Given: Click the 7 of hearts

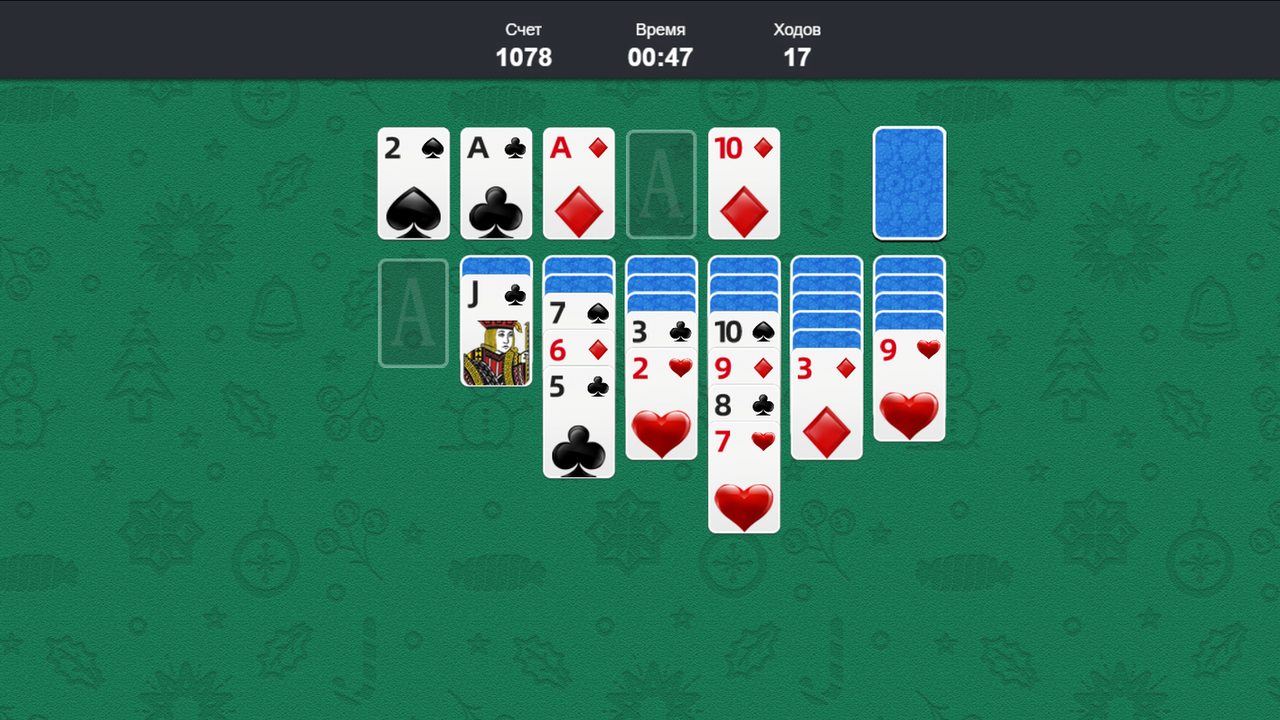Looking at the screenshot, I should pos(744,470).
